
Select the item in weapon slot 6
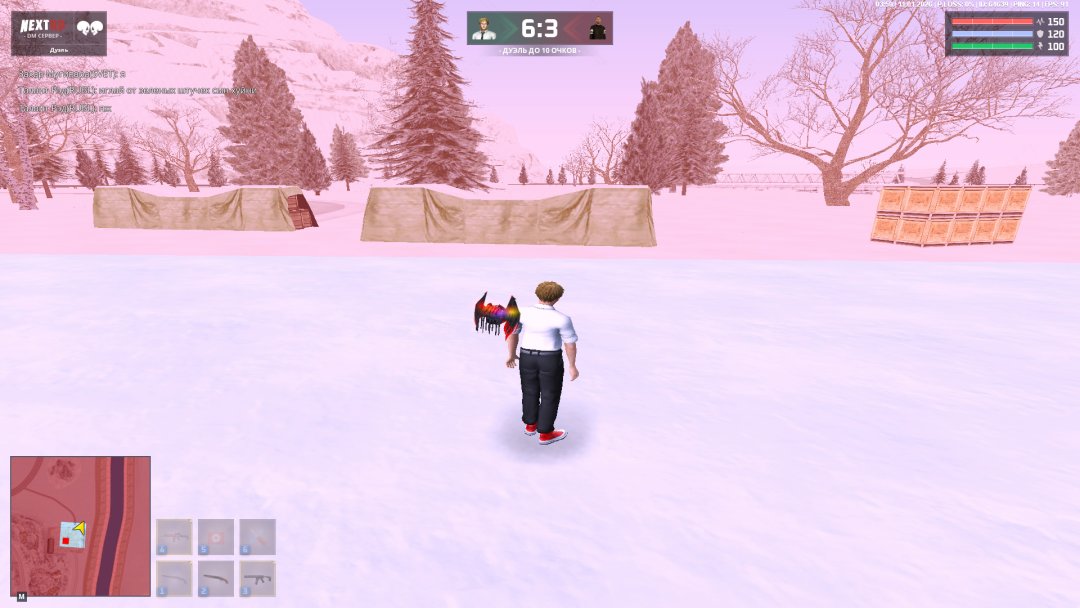click(x=257, y=537)
